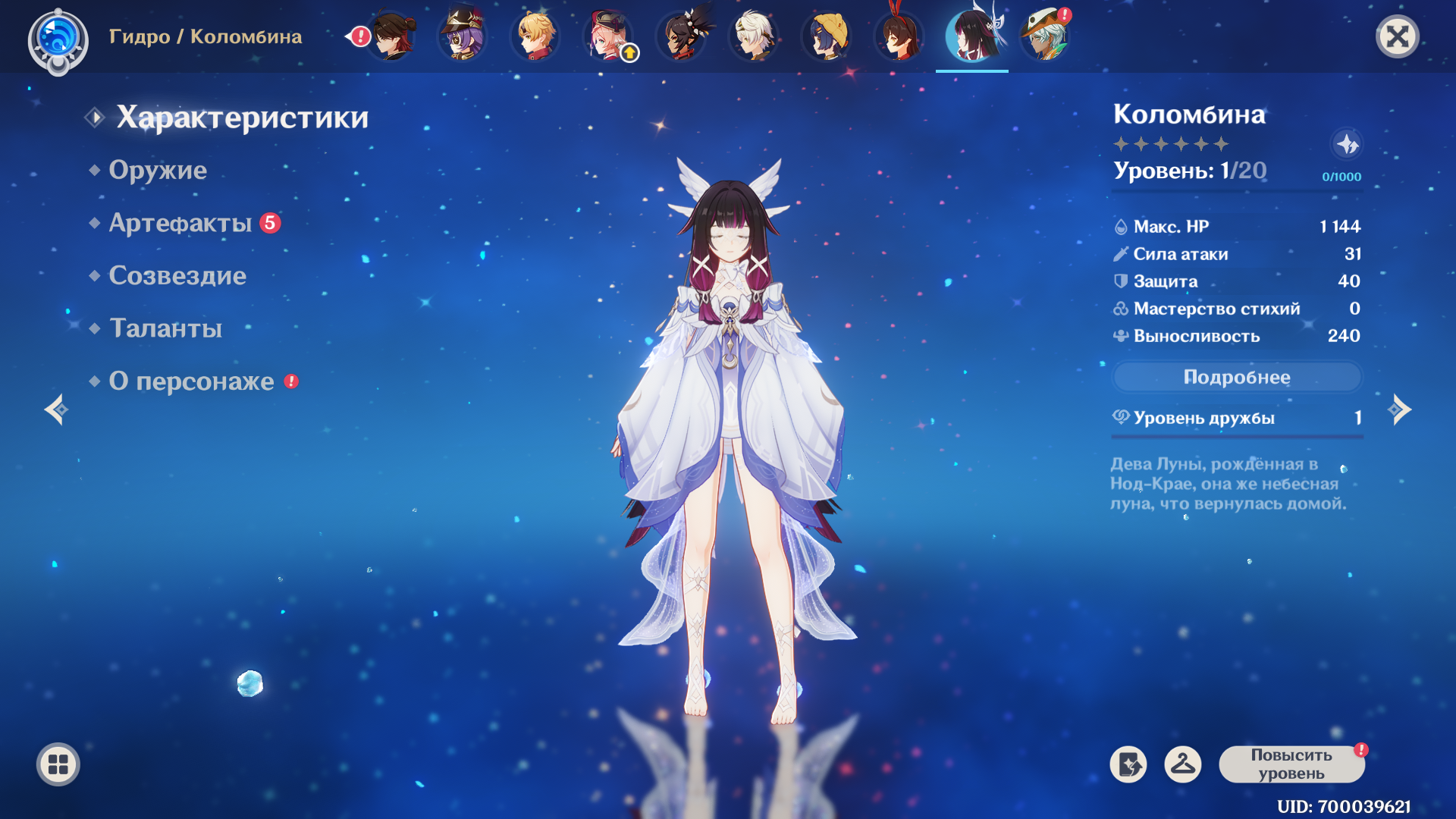Click the sparkle icon above the 0/1000 counter
This screenshot has height=819, width=1456.
(1347, 144)
